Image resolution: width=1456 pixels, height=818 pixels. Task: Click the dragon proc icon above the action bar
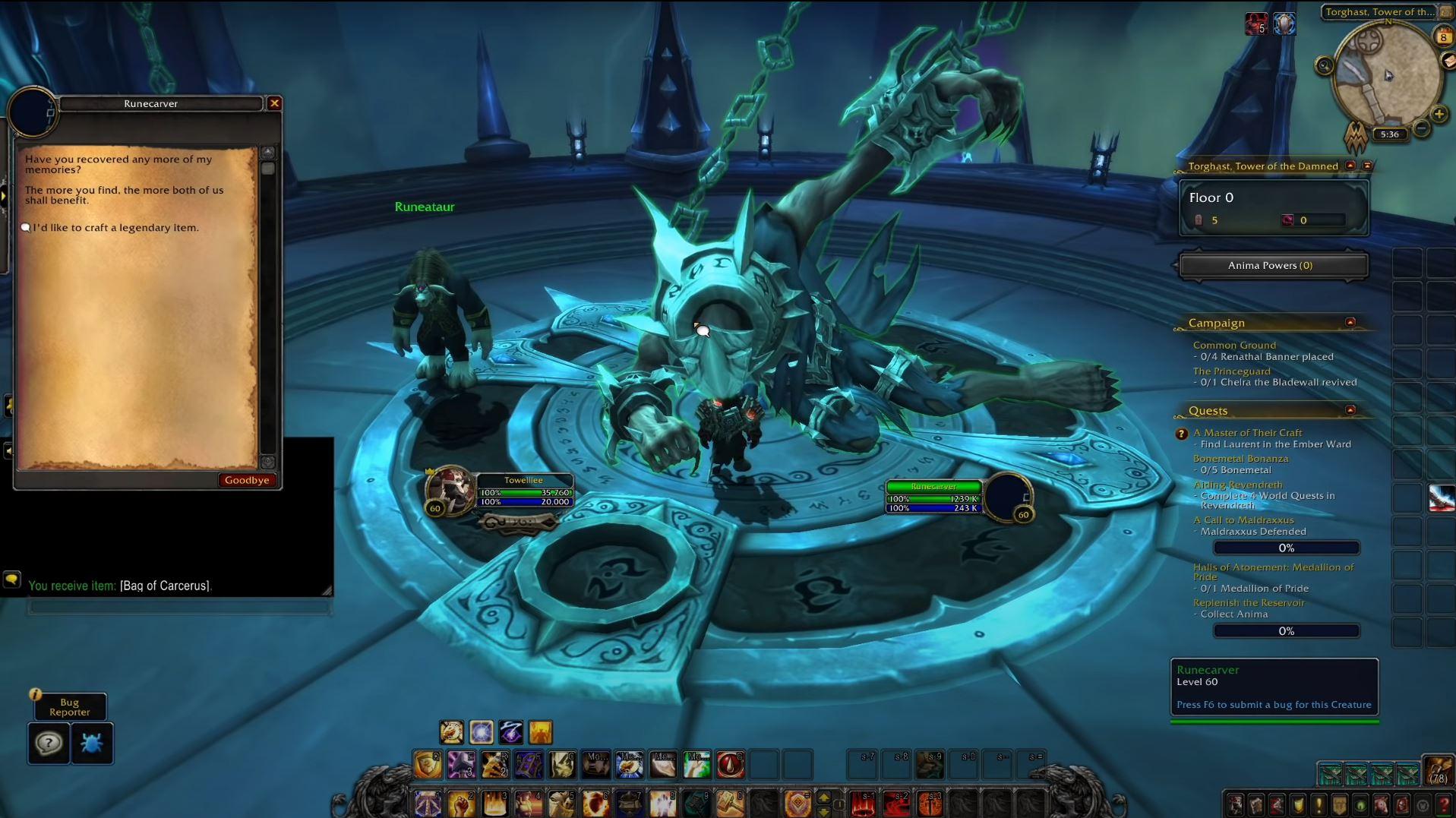point(452,732)
